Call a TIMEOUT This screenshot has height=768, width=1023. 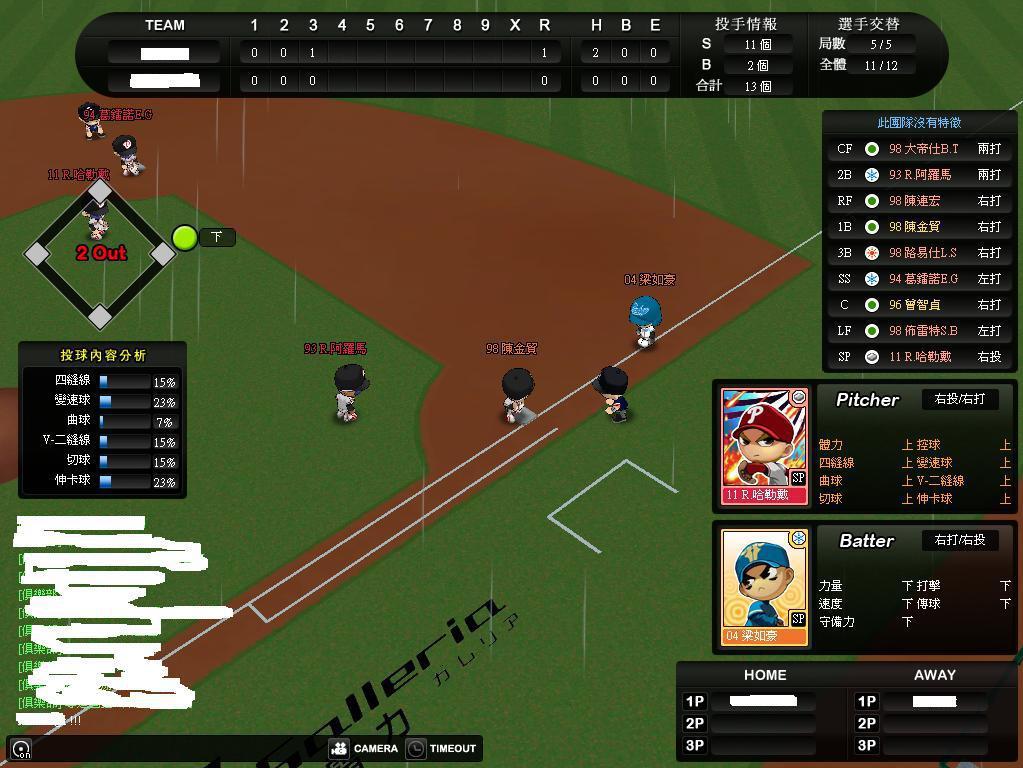[441, 748]
